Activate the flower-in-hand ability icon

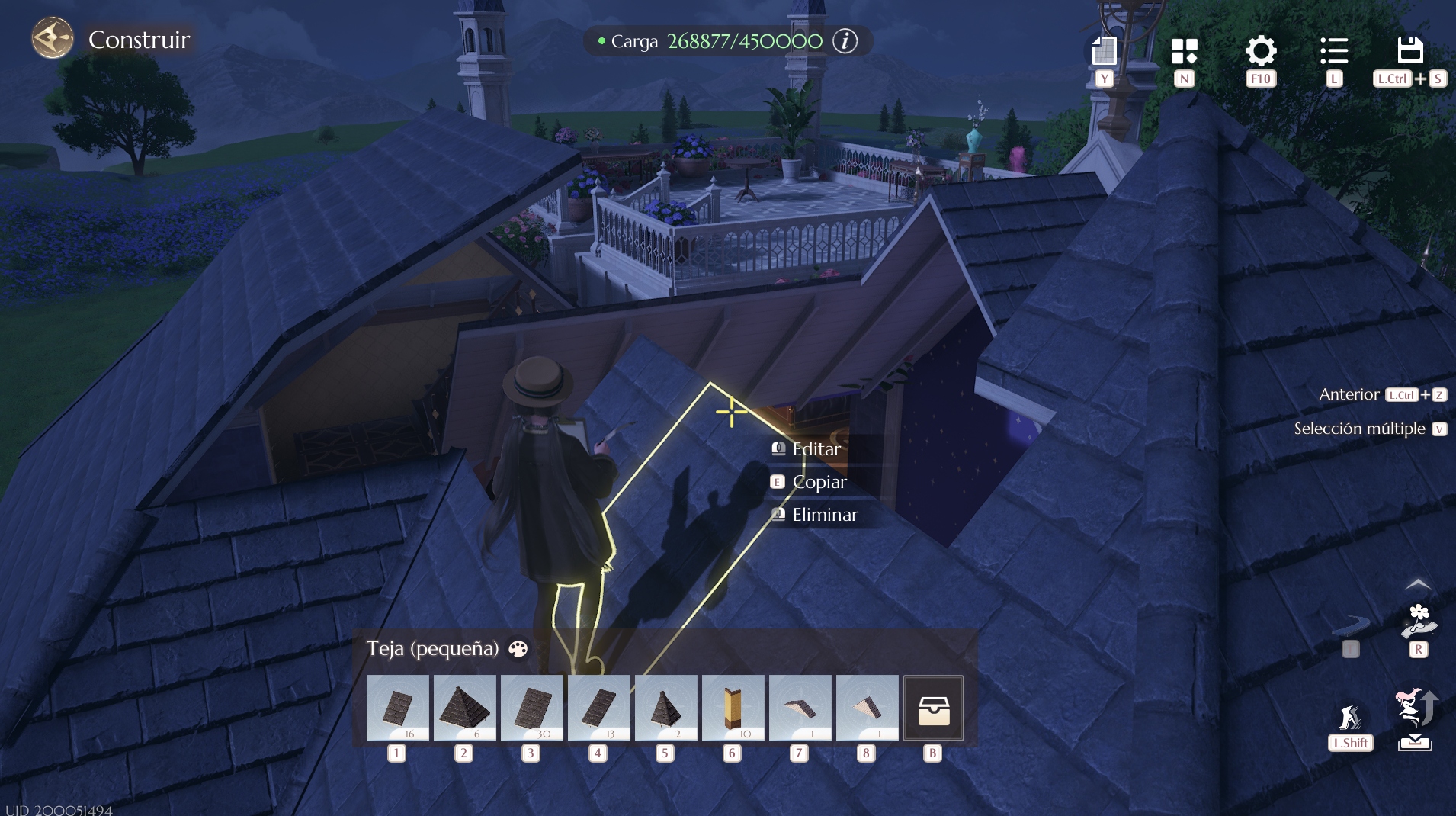point(1418,622)
